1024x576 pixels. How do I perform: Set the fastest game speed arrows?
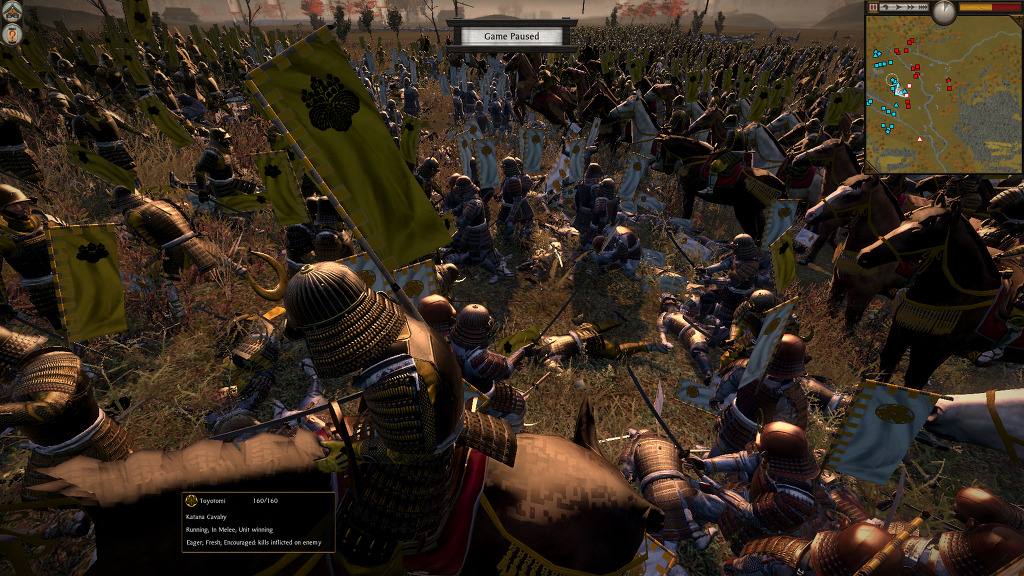[x=923, y=7]
